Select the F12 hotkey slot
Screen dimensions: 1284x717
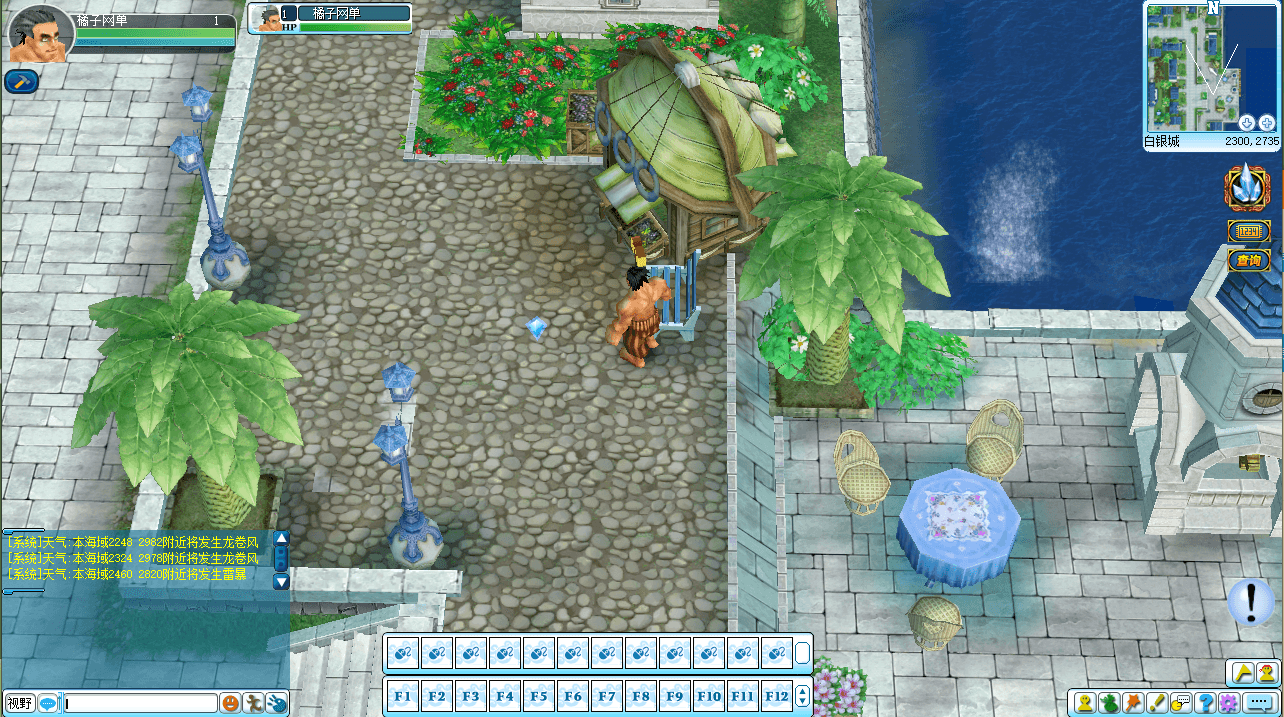(776, 696)
